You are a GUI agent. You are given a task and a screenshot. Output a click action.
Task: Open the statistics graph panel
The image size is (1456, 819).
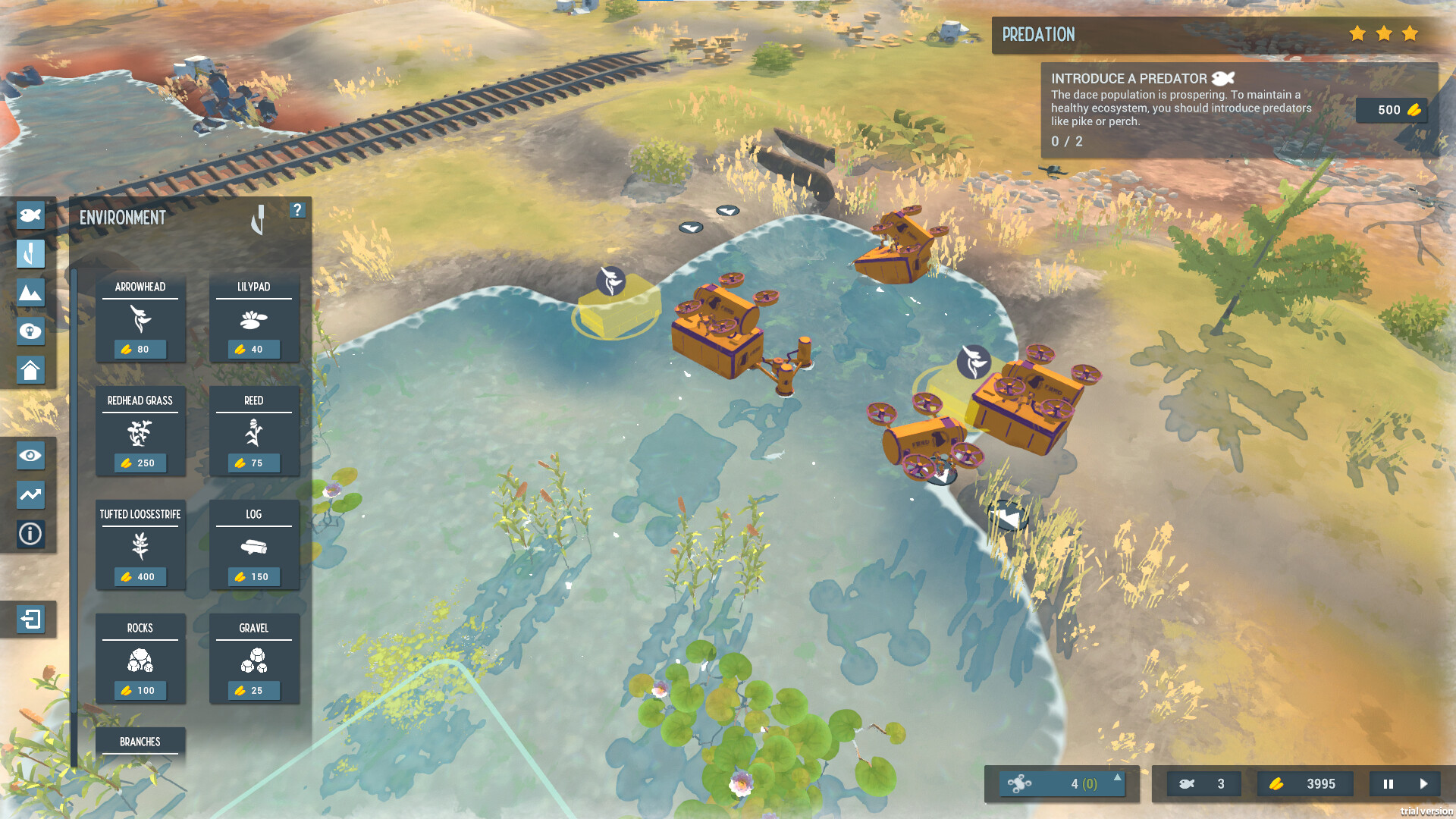click(30, 495)
